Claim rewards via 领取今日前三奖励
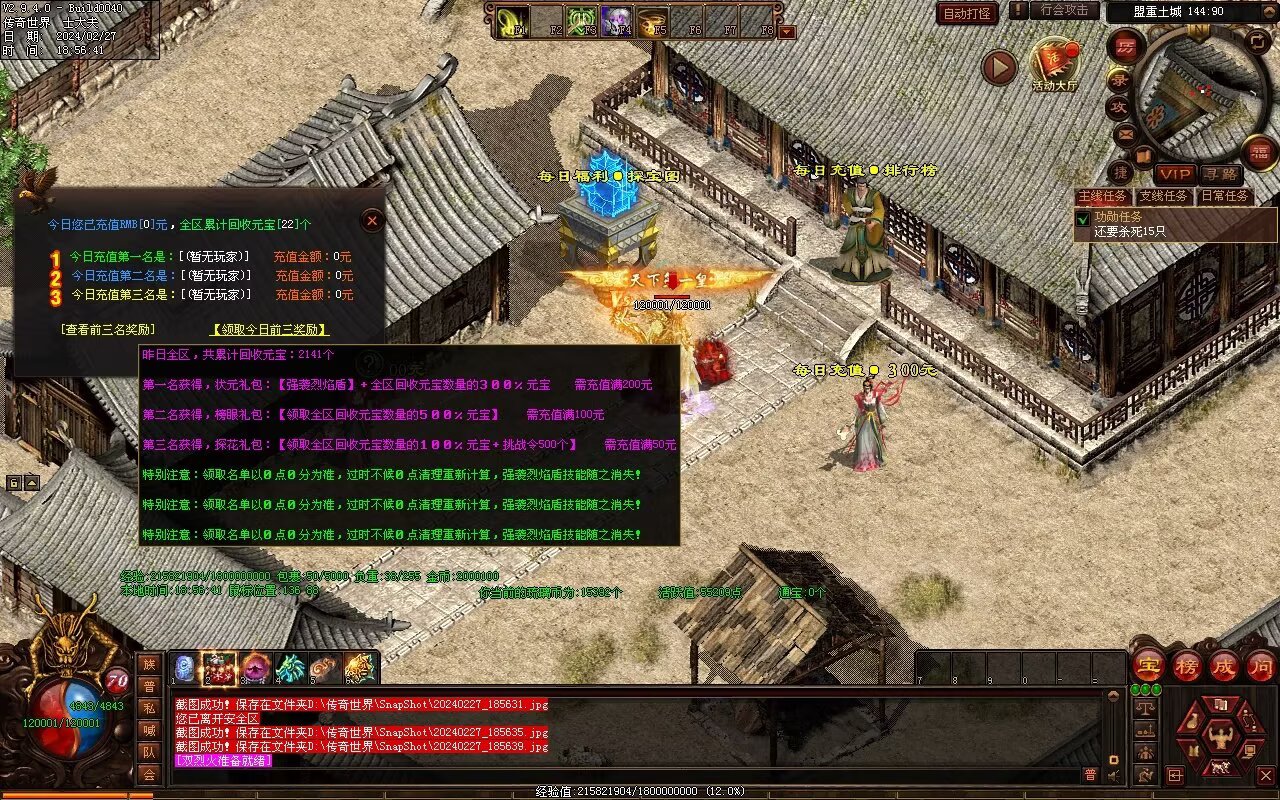The height and width of the screenshot is (800, 1280). (x=269, y=329)
